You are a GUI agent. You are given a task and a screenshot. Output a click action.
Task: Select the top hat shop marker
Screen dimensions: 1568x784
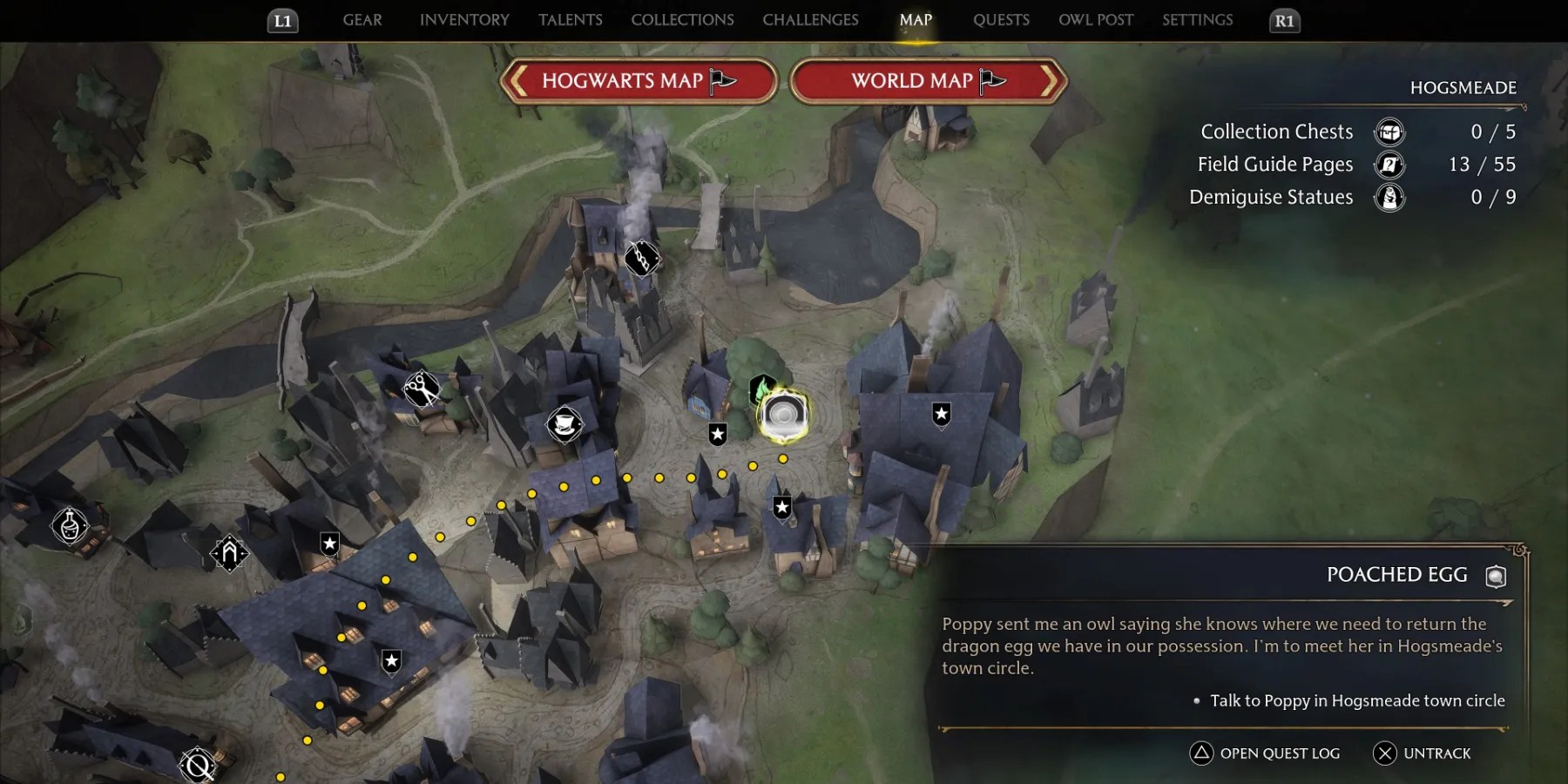[x=564, y=425]
